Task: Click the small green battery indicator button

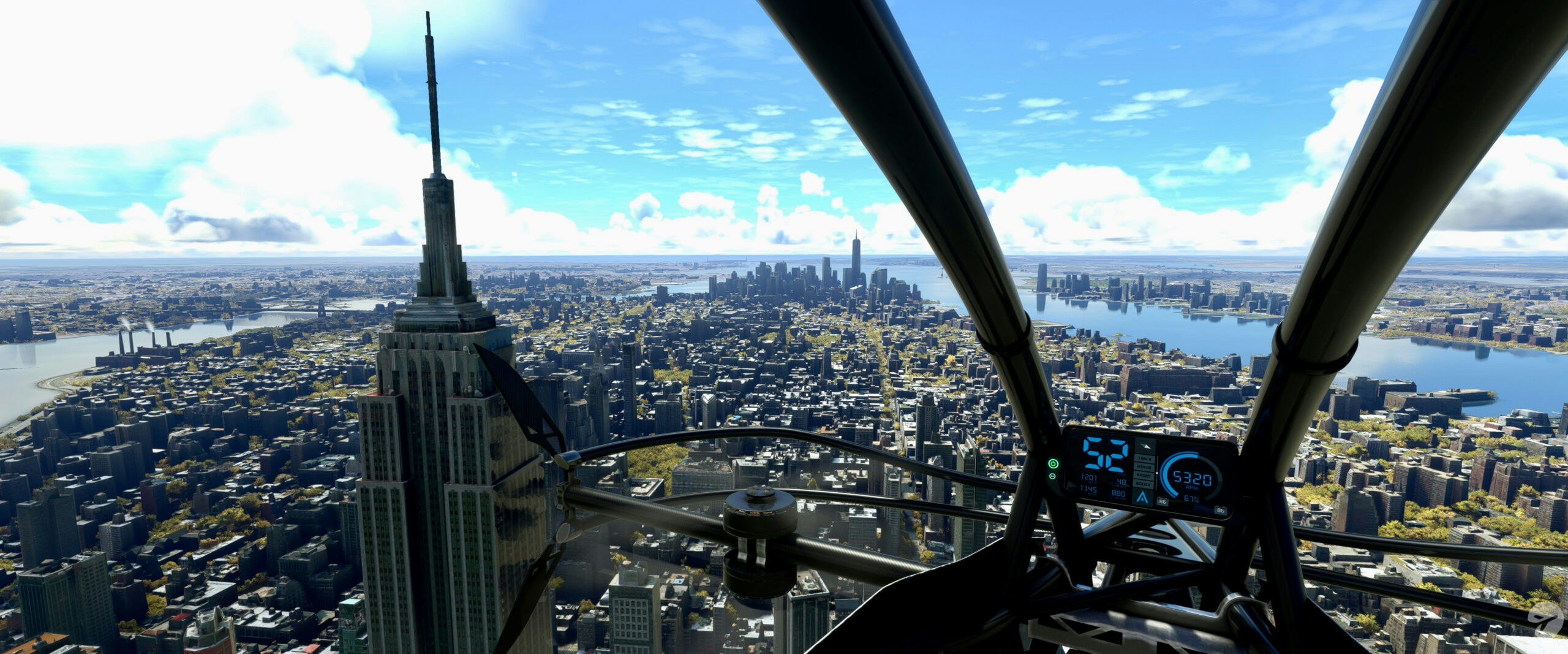Action: coord(1052,476)
